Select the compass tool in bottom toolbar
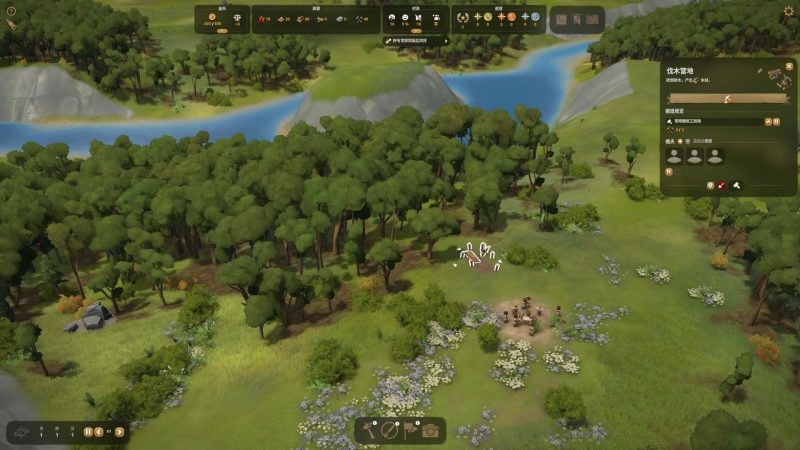This screenshot has height=450, width=800. pyautogui.click(x=390, y=431)
